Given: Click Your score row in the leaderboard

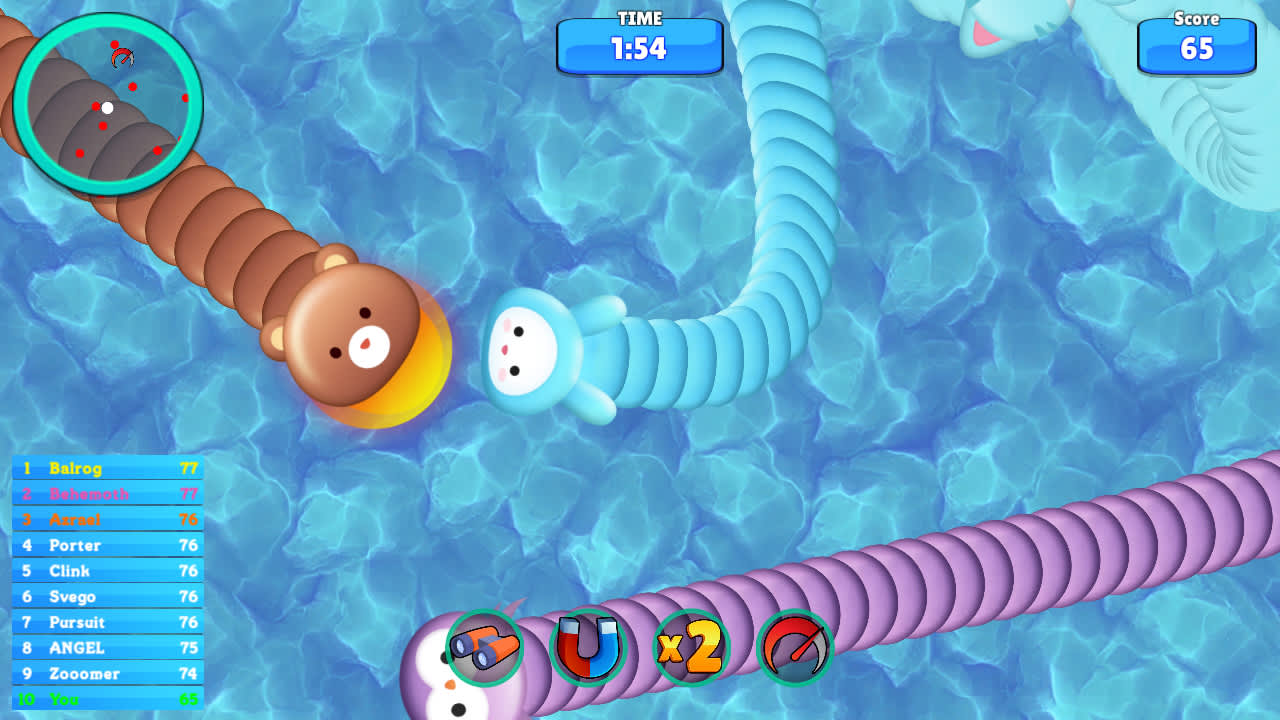Looking at the screenshot, I should [107, 699].
